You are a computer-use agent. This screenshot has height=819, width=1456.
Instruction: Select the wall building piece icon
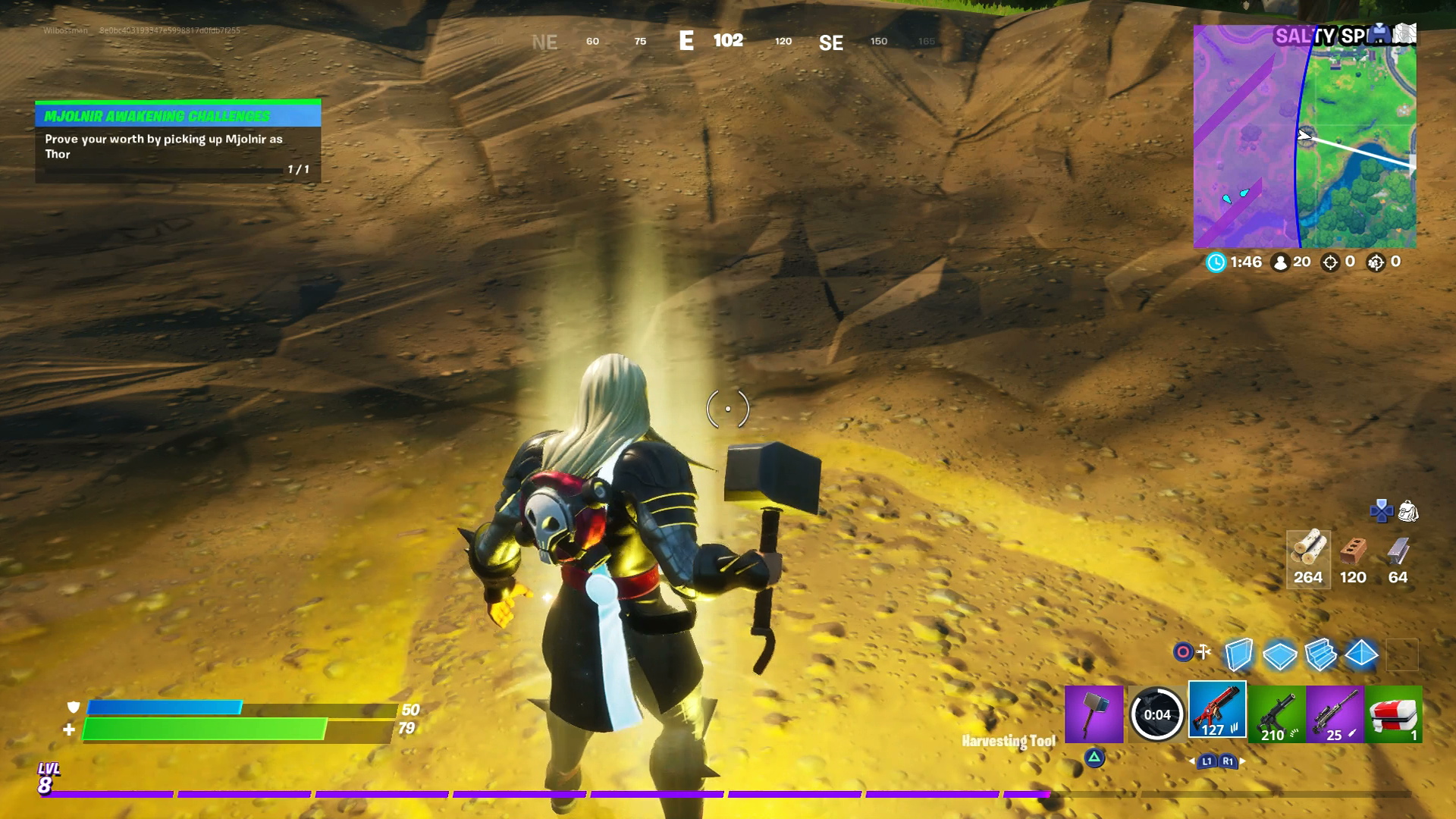[1238, 654]
